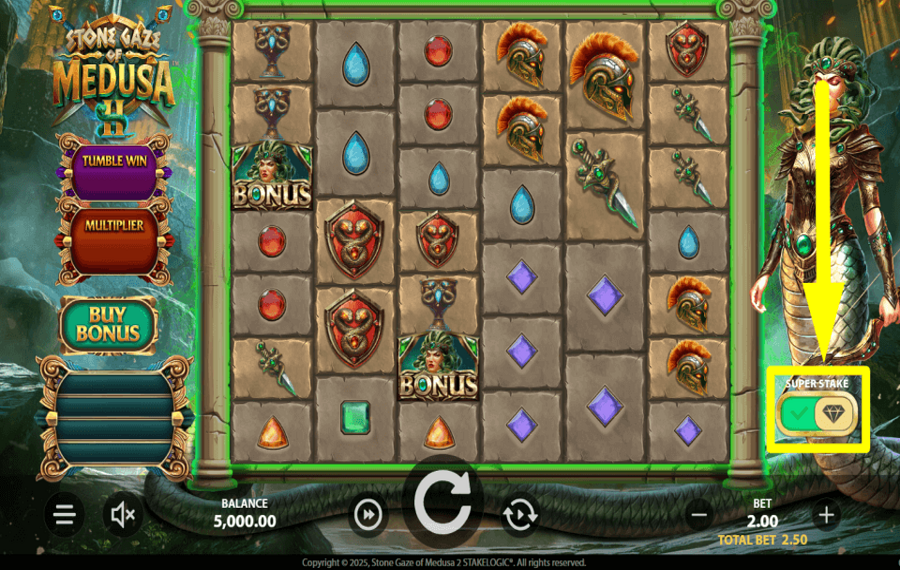Open the hamburger menu
The height and width of the screenshot is (570, 900).
(x=65, y=515)
